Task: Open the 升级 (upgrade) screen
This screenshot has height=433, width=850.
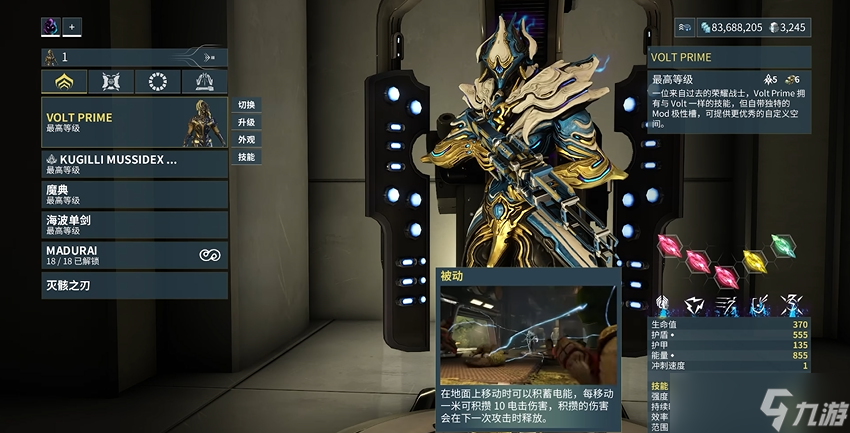Action: click(246, 122)
